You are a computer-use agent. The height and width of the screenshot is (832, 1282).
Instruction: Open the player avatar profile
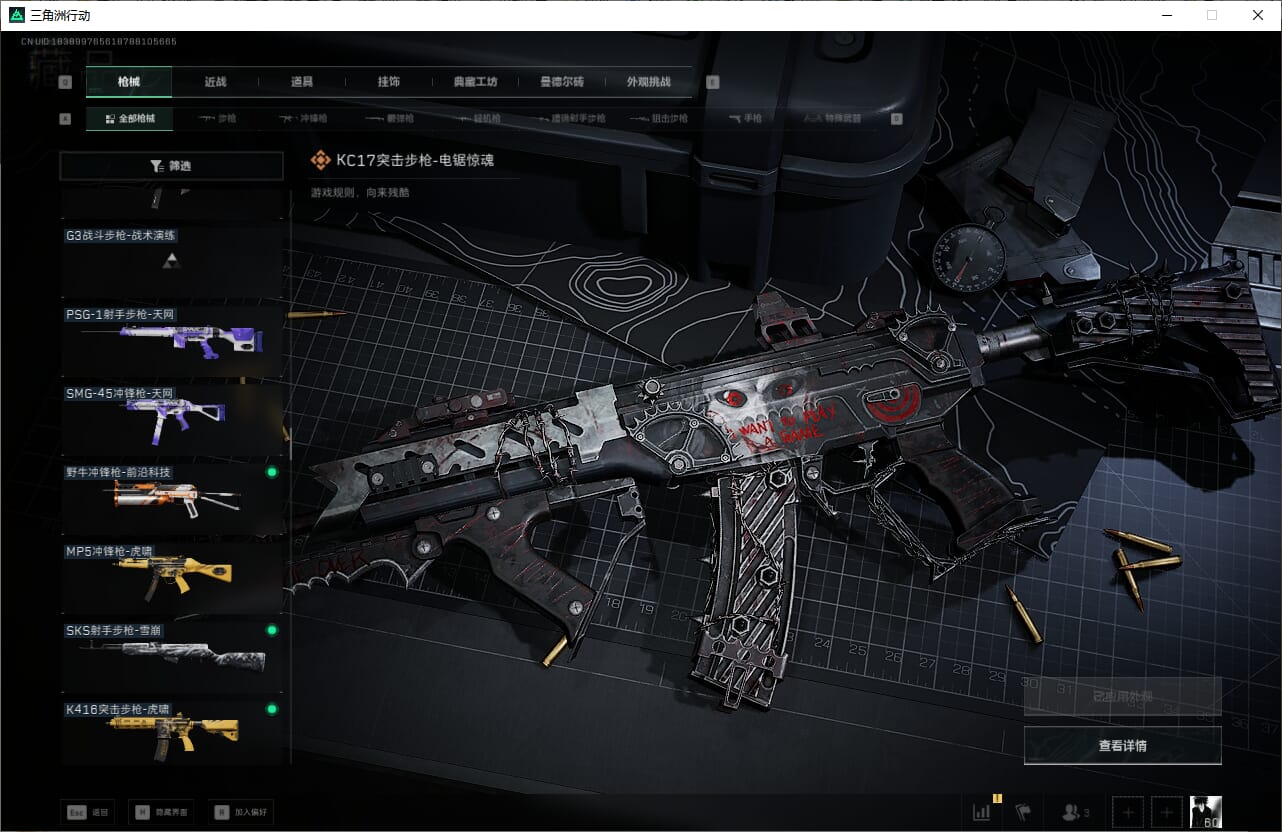[1205, 812]
